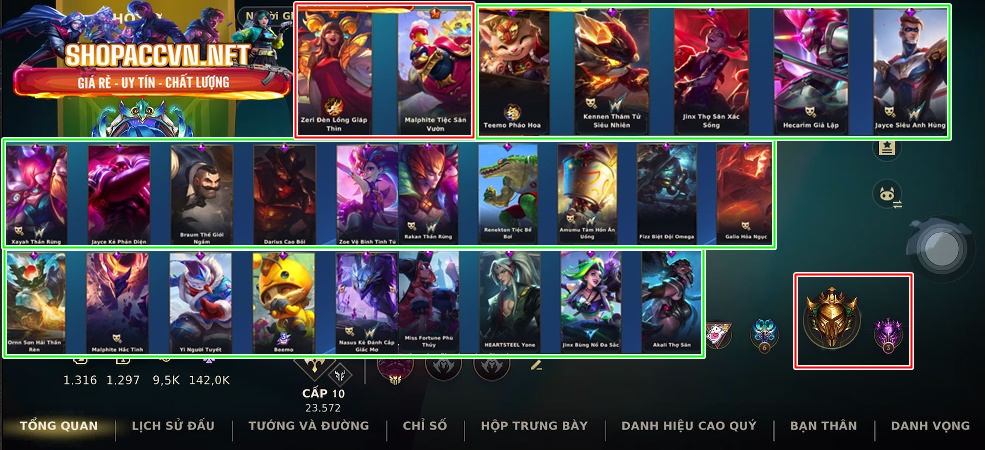Viewport: 985px width, 450px height.
Task: Choose the yellow Beemo skin card
Action: click(x=284, y=298)
